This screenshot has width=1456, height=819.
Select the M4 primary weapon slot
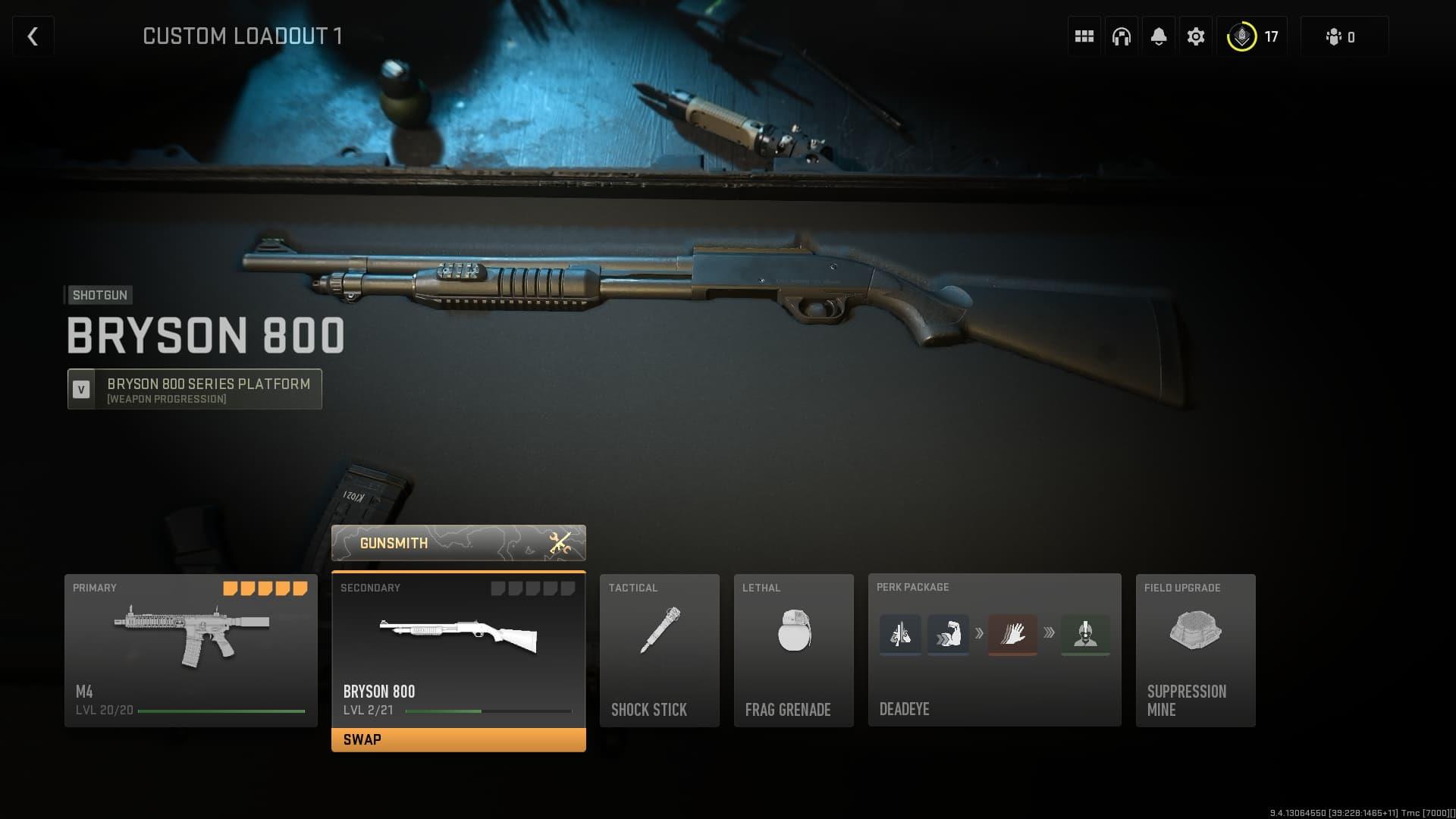(191, 650)
